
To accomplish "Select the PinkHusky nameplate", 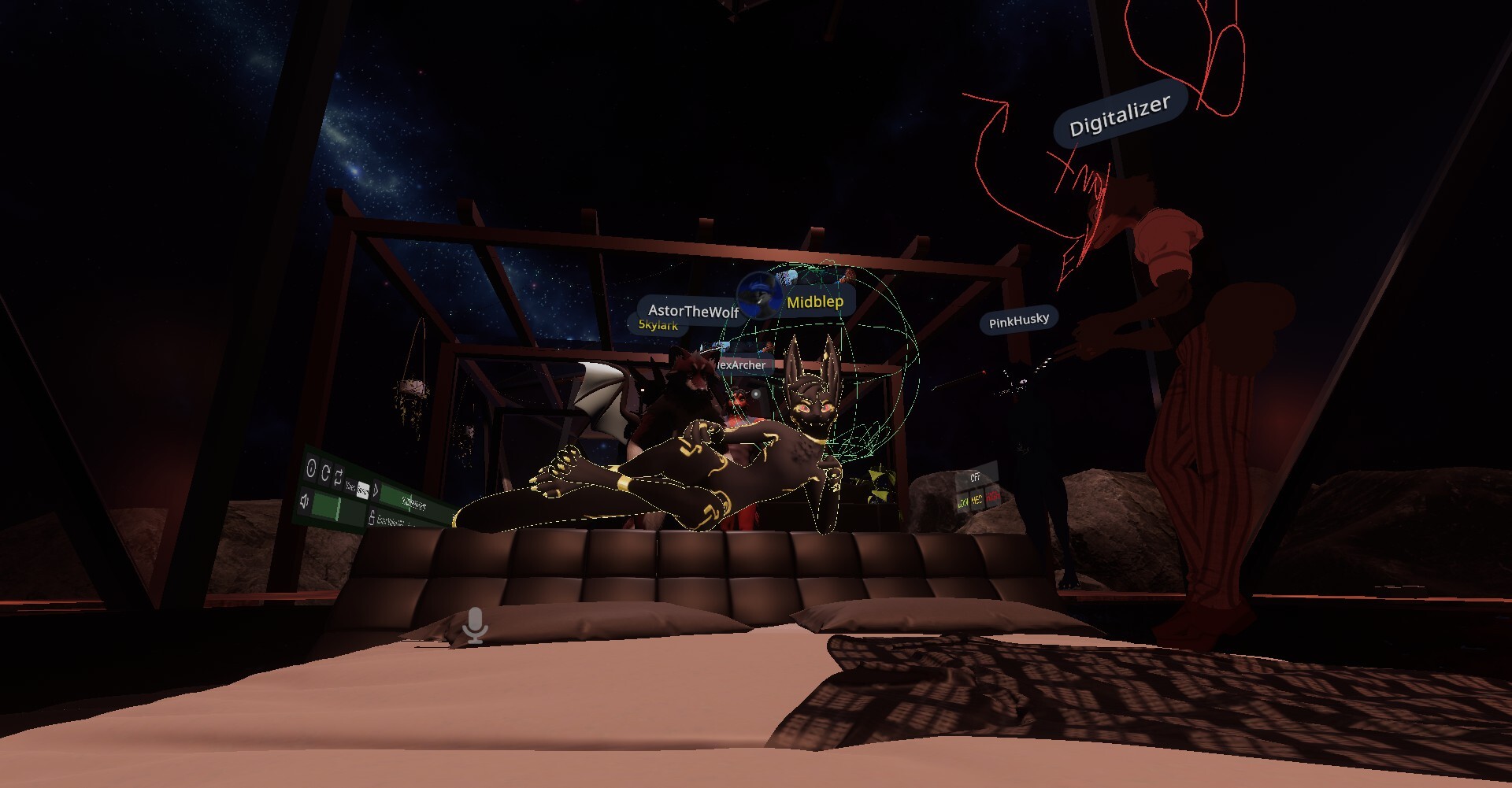I will point(1018,320).
